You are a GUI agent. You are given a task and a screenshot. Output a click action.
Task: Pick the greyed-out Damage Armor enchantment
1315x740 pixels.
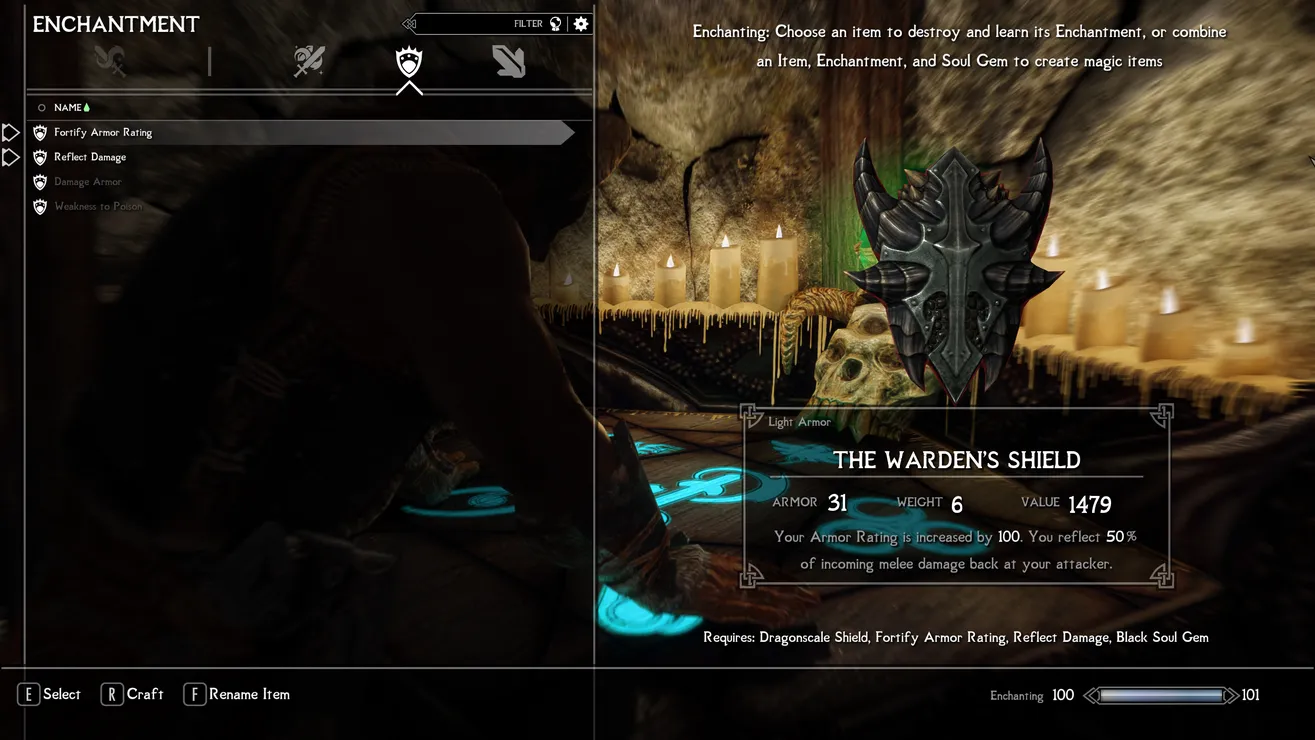(x=88, y=182)
